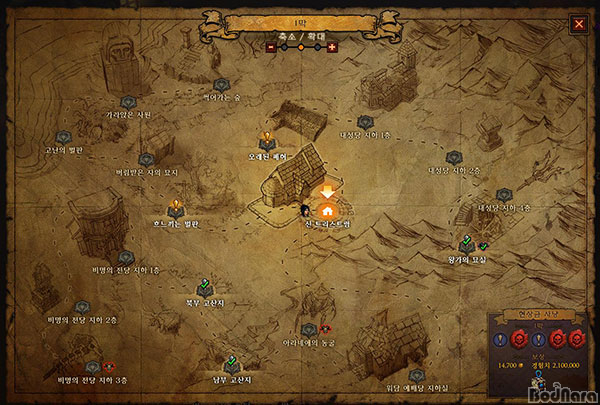Travel to 가라앉은 사원 waypoint
This screenshot has height=405, width=600.
[128, 101]
